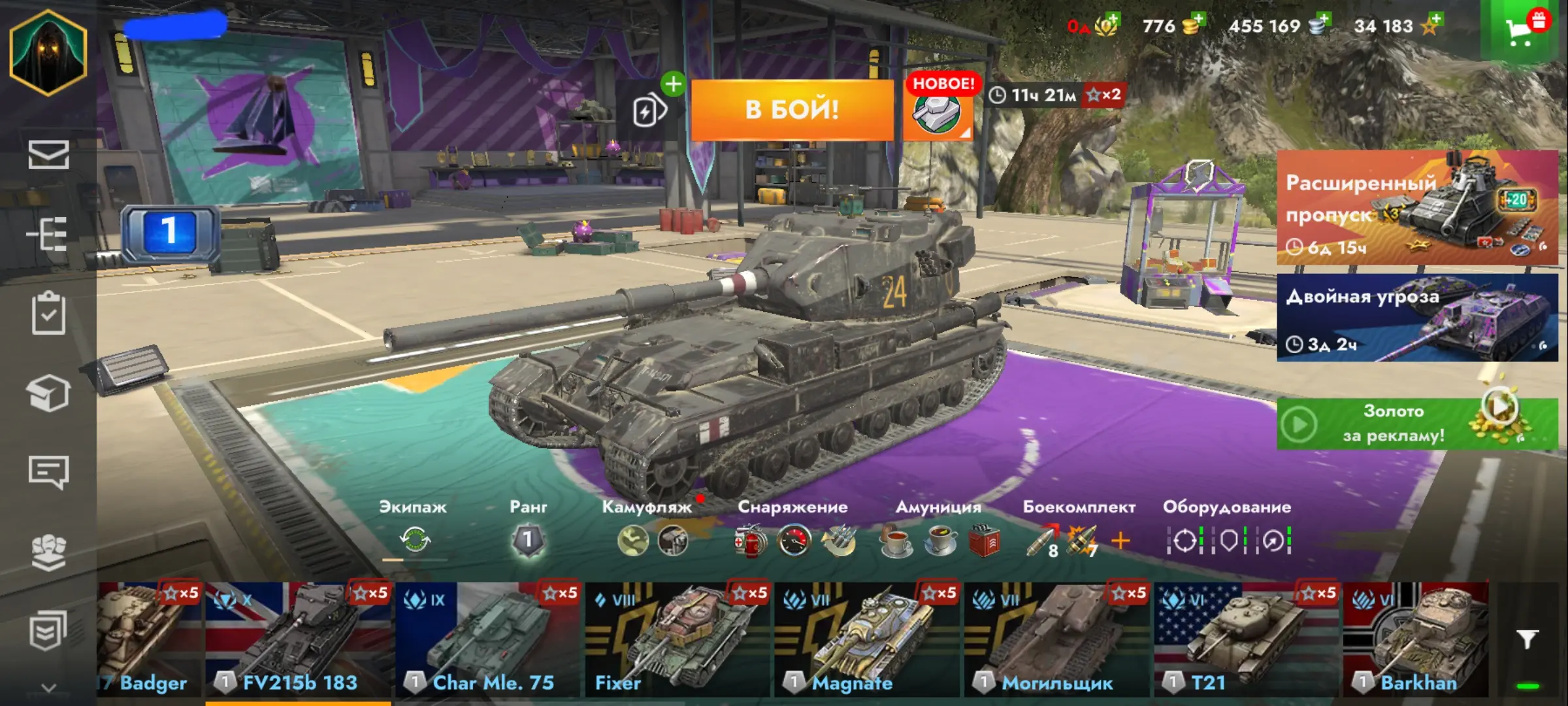Pick the T21 tank from carousel
The image size is (1568, 706).
click(x=1246, y=641)
